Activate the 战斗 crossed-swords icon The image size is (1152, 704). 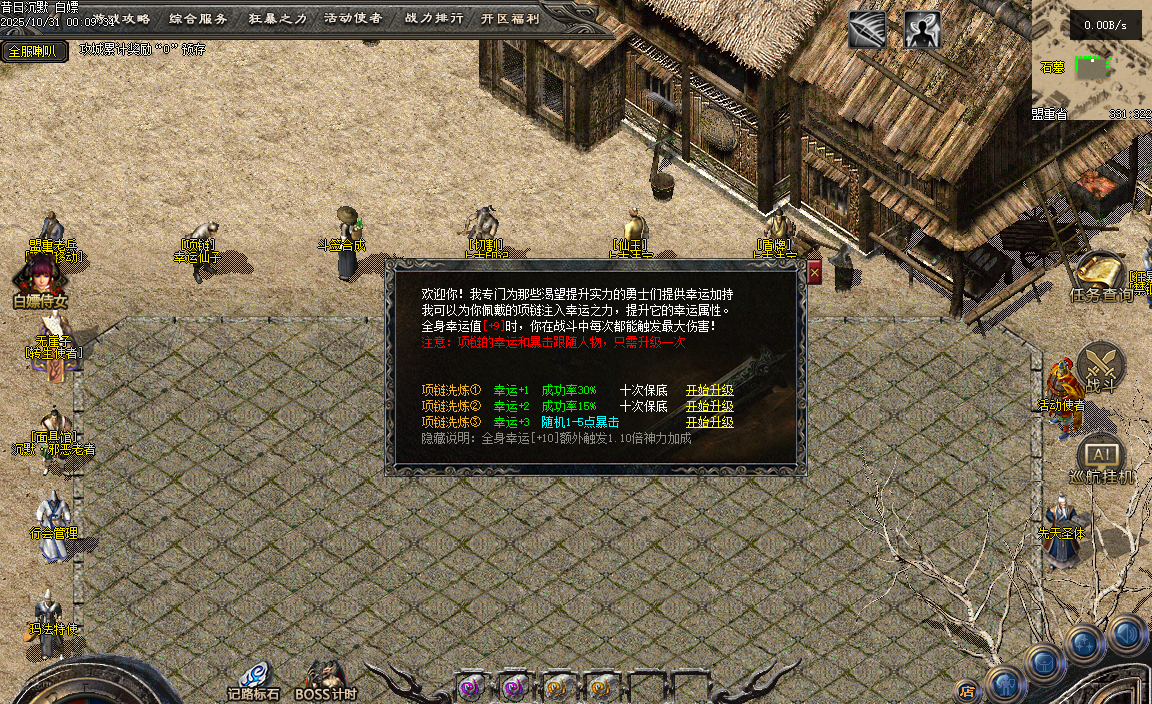coord(1102,365)
